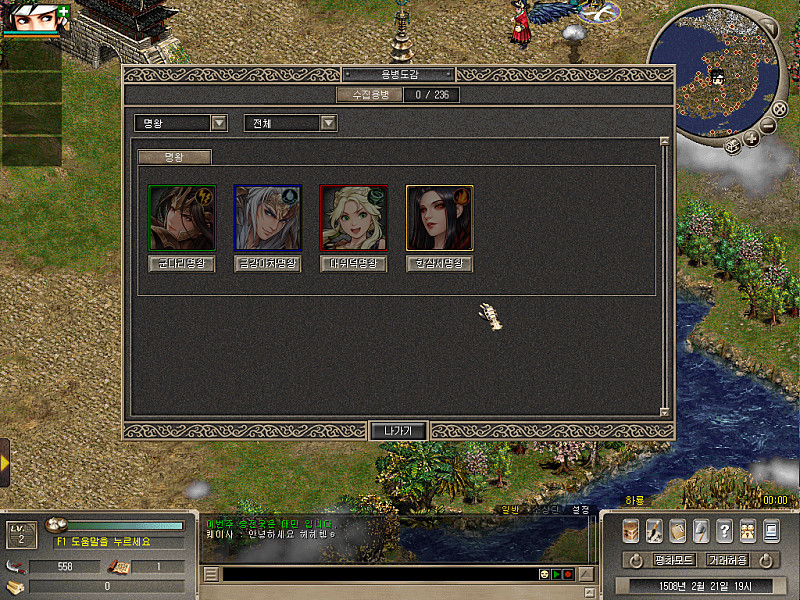Click the 항삼세명왕 name button
The image size is (800, 600).
439,265
